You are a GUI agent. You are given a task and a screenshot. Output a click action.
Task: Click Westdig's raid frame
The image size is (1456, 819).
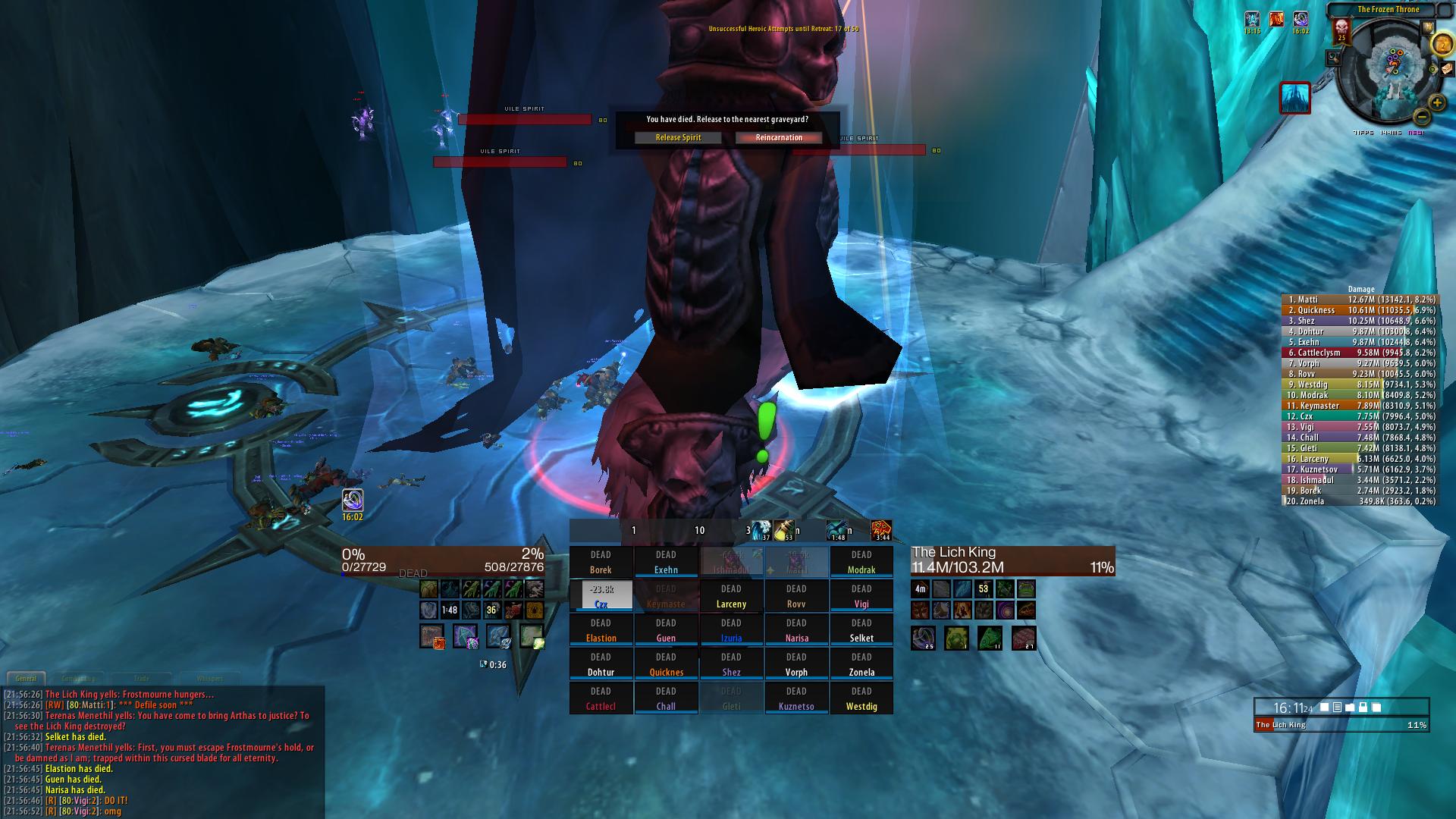click(x=861, y=698)
